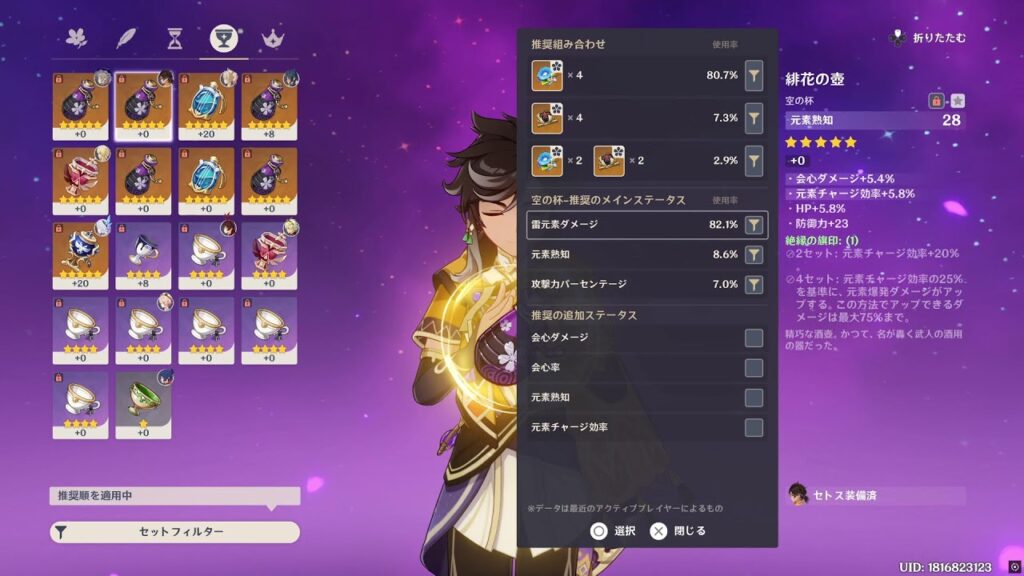Check the 元素チャージ効率 substat checkbox
The width and height of the screenshot is (1024, 576).
754,428
